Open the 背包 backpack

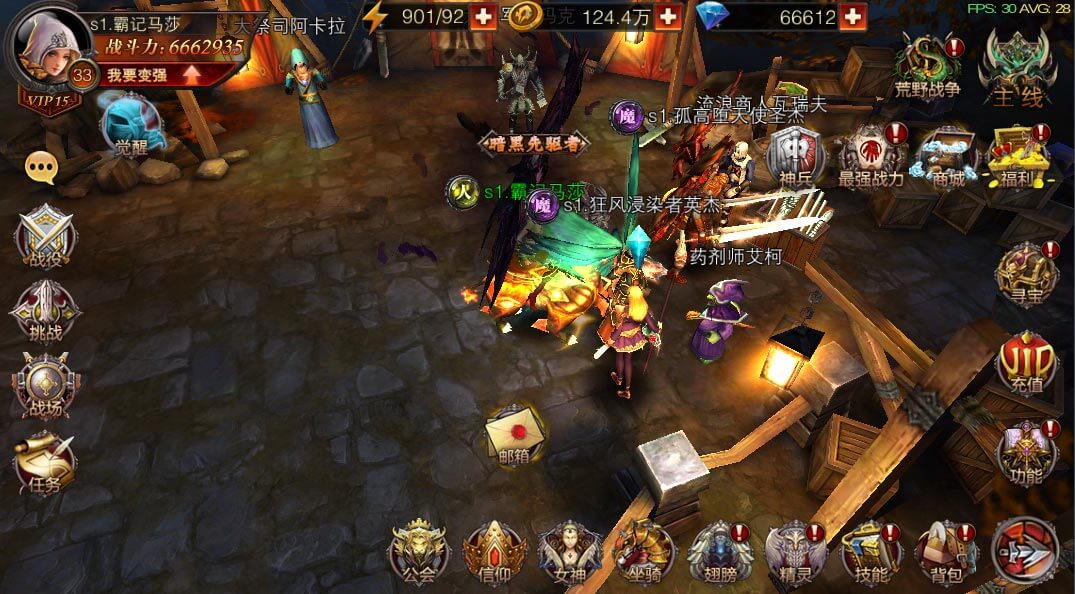(945, 552)
